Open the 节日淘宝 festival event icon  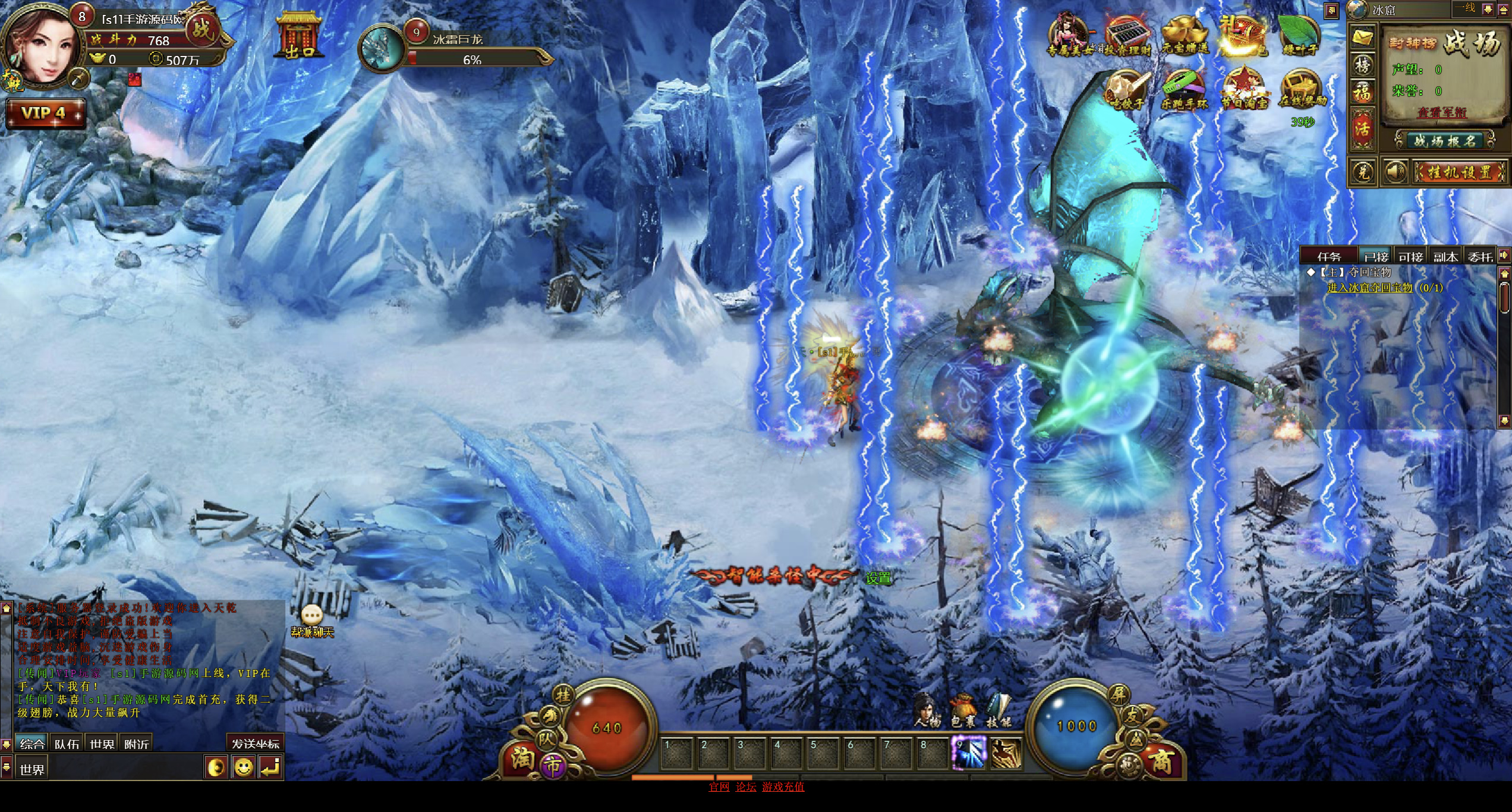click(1243, 90)
